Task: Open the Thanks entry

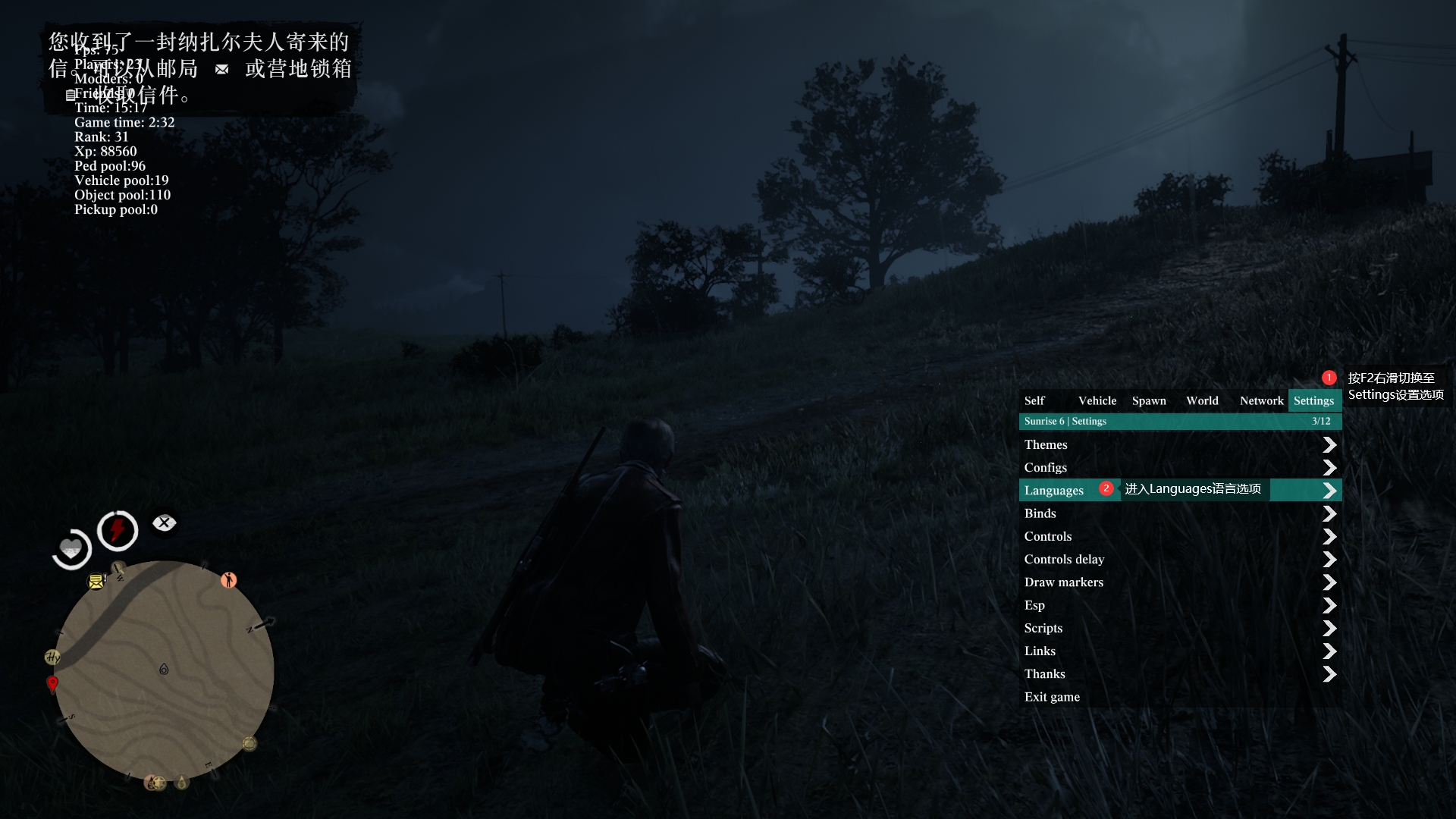Action: click(1045, 674)
